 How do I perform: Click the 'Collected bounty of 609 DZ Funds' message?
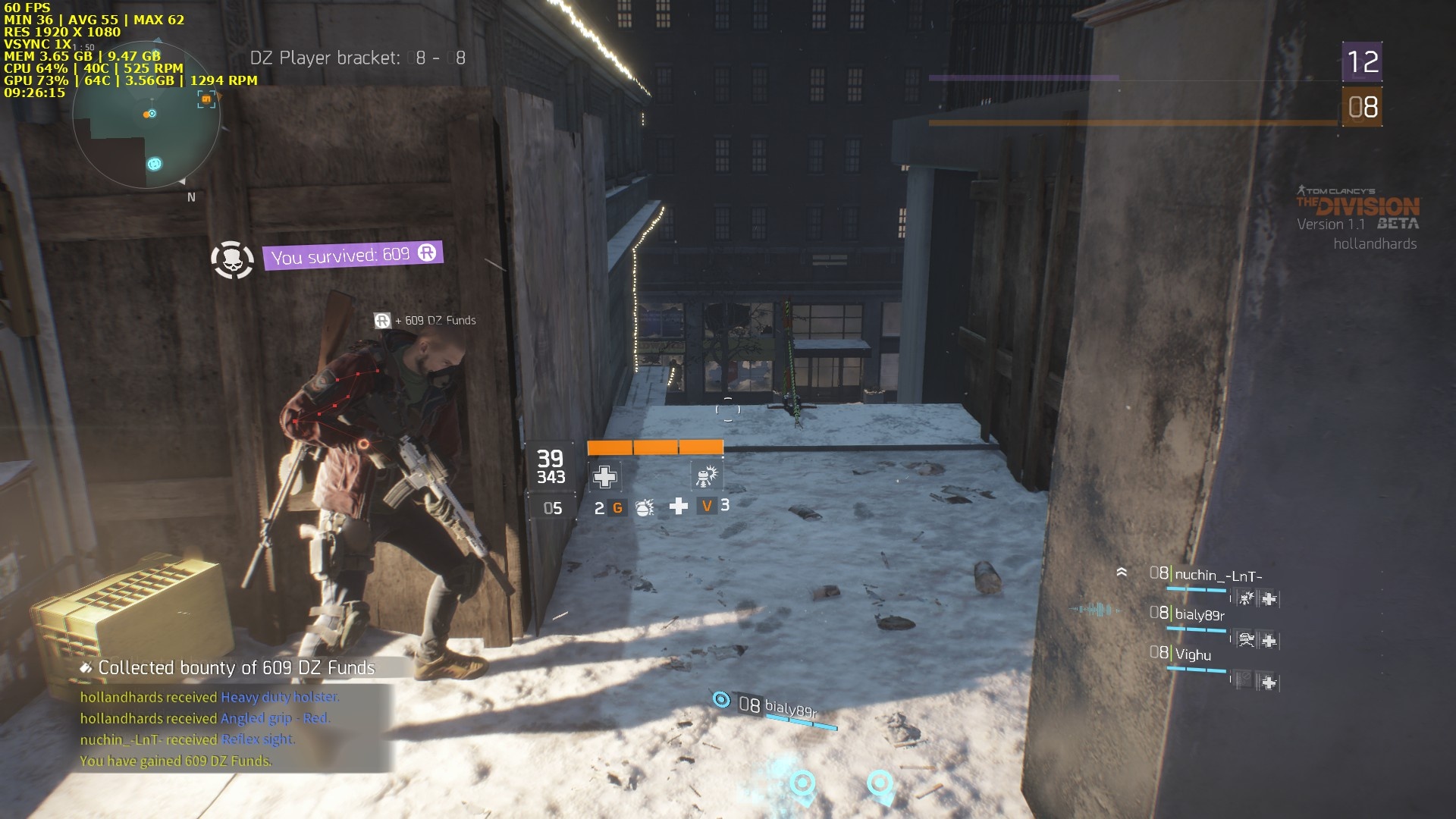236,668
